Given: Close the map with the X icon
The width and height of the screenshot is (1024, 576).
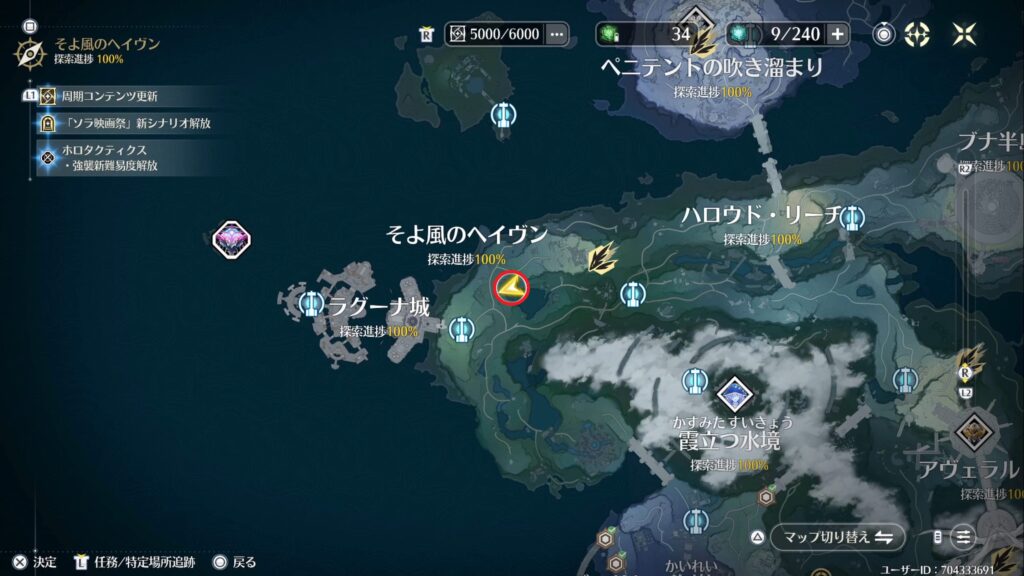Looking at the screenshot, I should point(964,34).
